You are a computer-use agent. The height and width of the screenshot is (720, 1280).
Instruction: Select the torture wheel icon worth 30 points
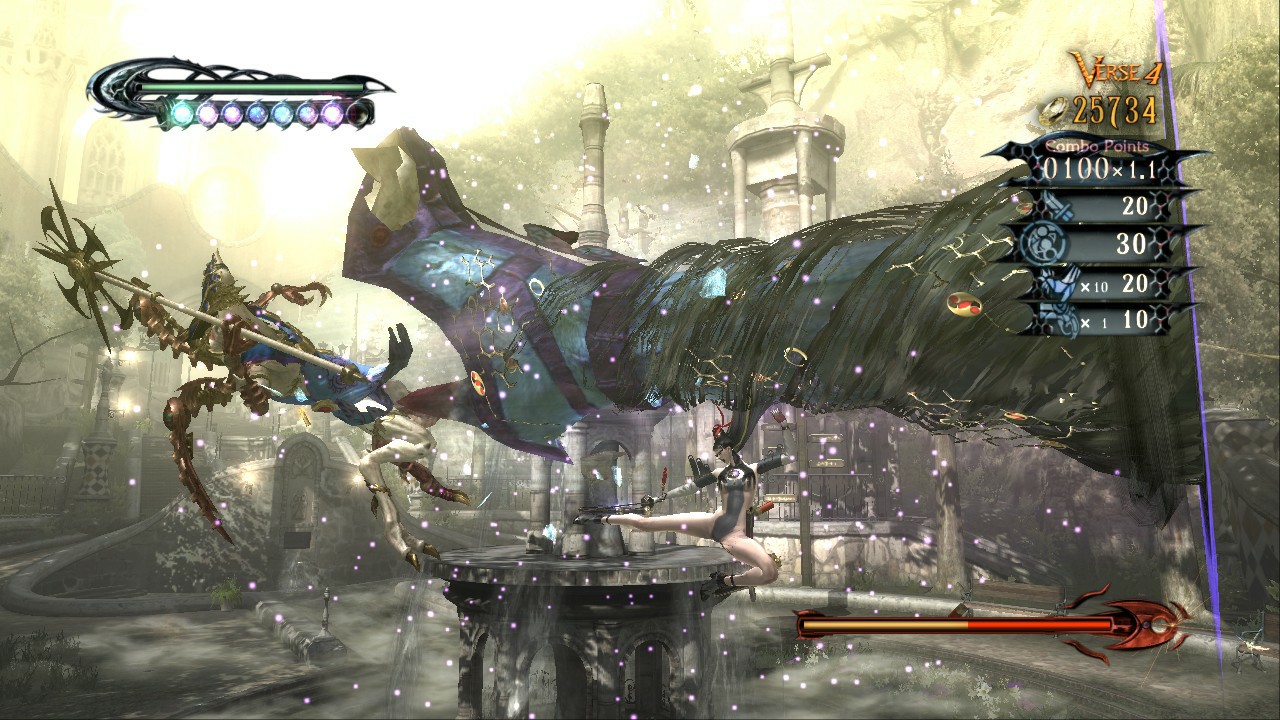(1044, 242)
